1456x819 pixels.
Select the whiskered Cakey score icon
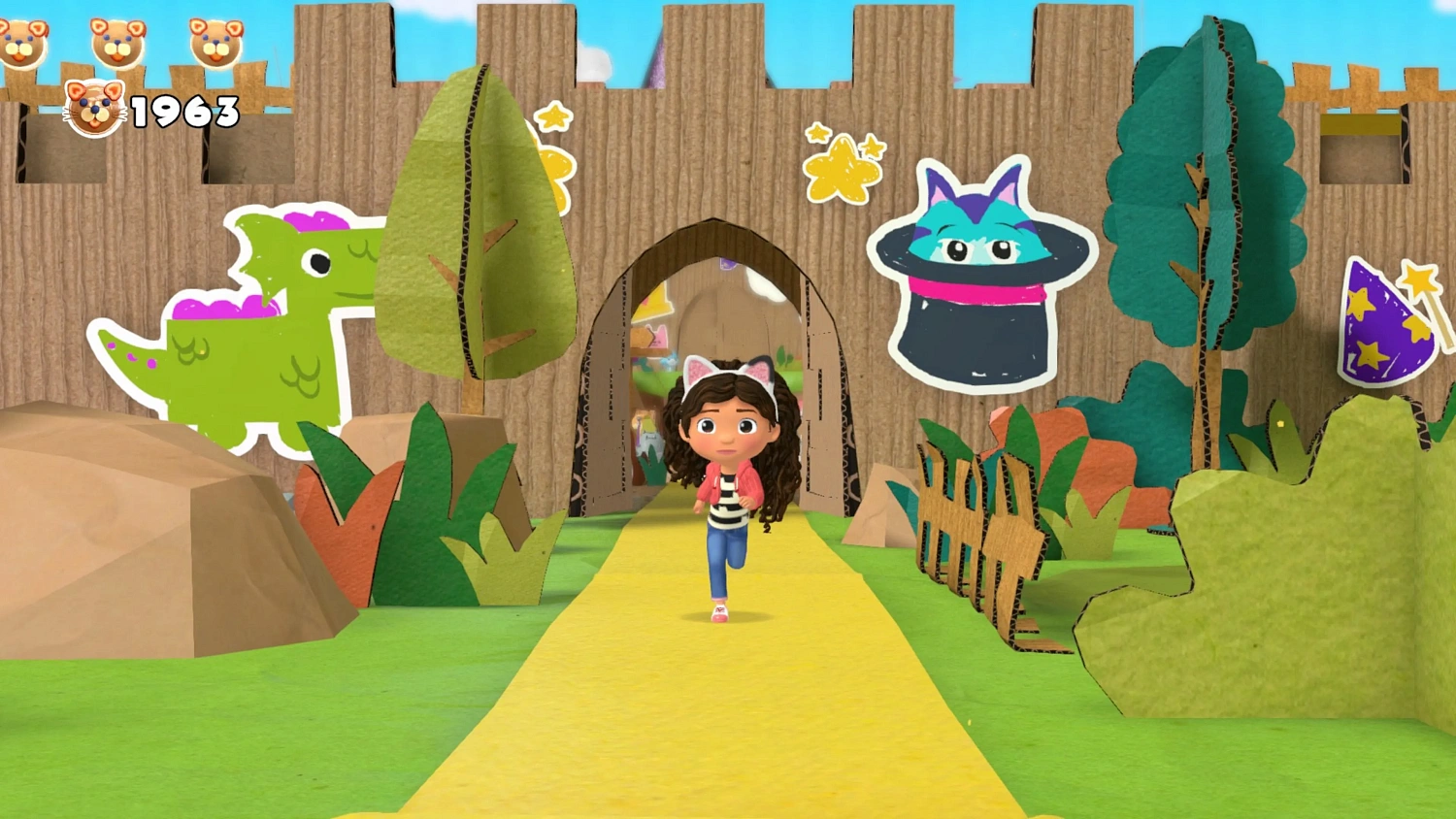click(92, 109)
